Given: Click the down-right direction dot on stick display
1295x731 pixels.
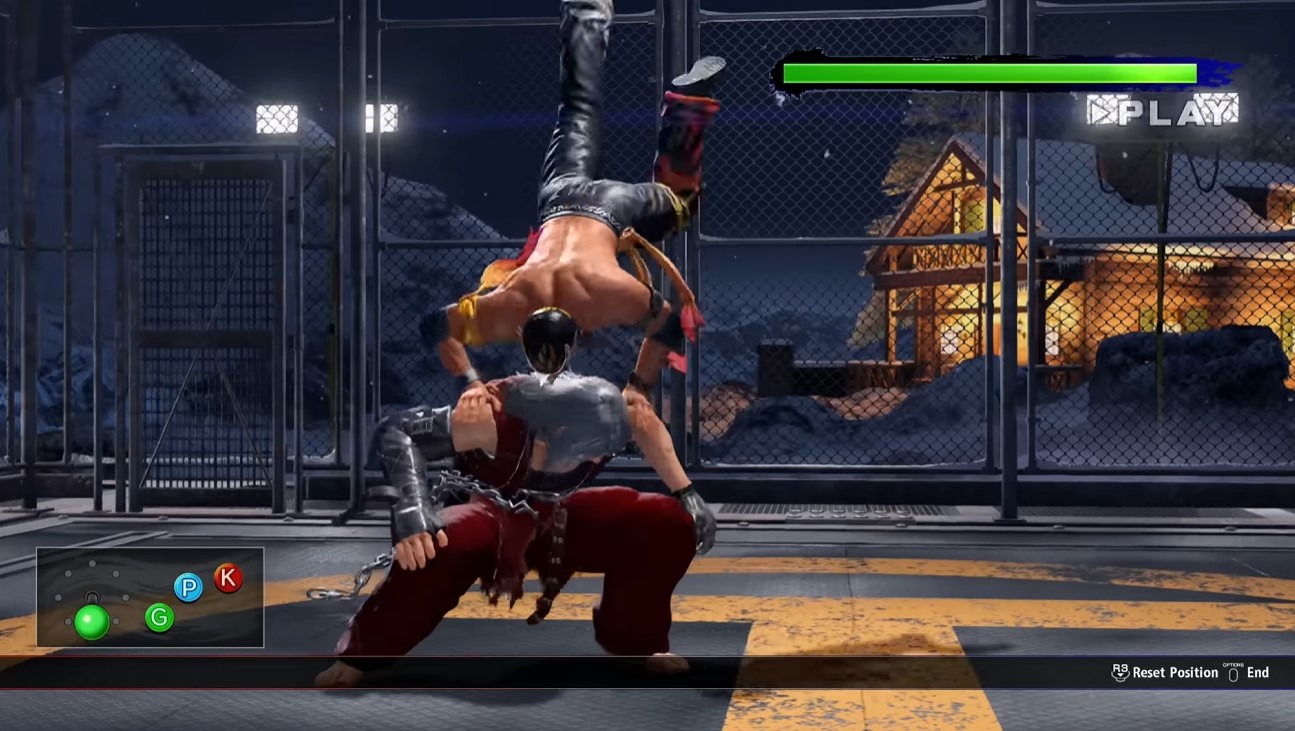Looking at the screenshot, I should click(115, 620).
